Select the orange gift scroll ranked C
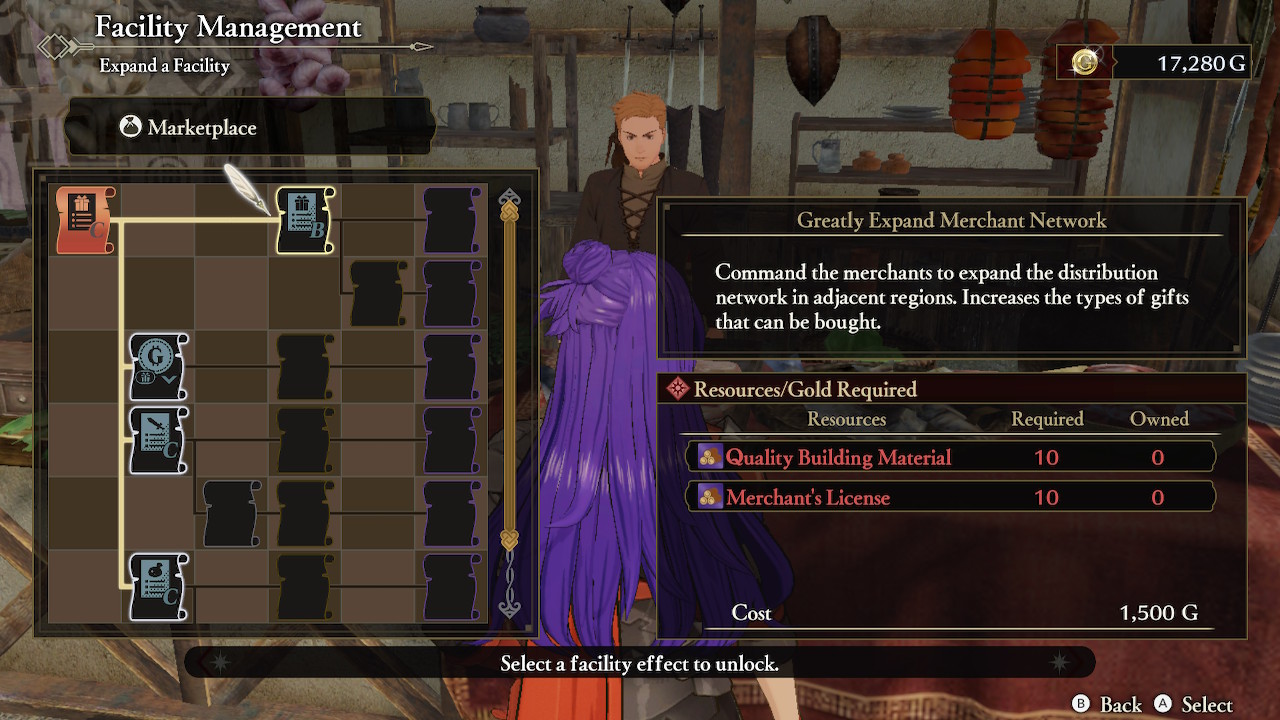 86,220
